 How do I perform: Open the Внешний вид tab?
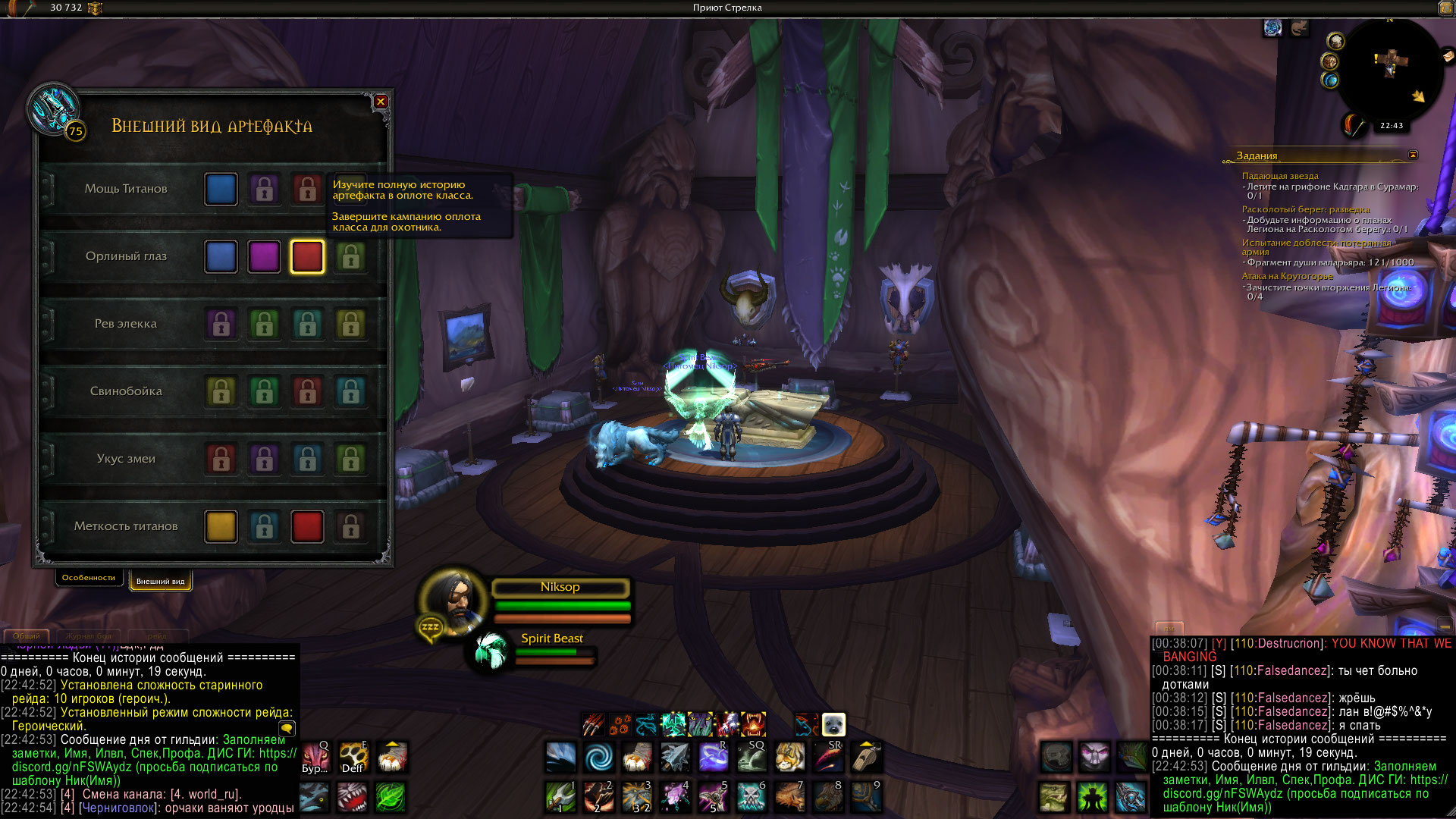tap(160, 582)
